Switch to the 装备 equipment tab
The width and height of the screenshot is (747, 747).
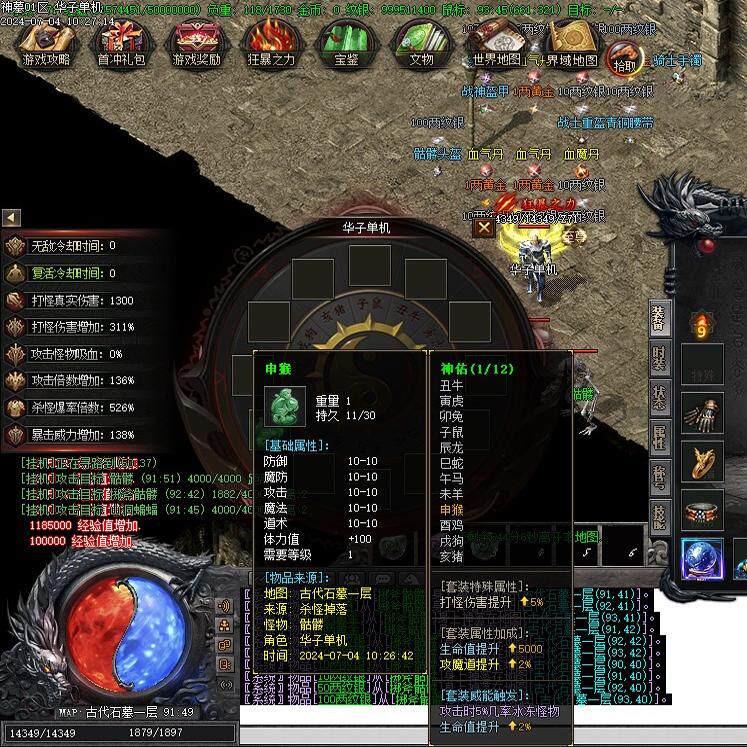659,318
